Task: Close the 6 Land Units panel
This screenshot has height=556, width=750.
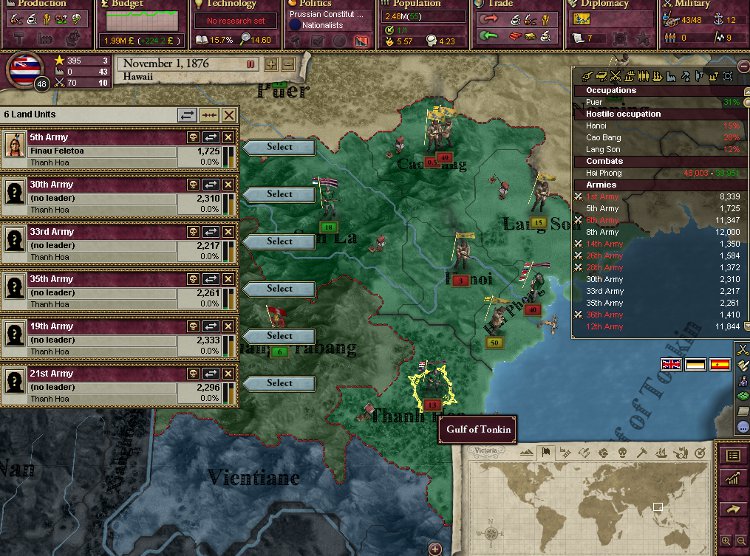Action: [x=229, y=116]
